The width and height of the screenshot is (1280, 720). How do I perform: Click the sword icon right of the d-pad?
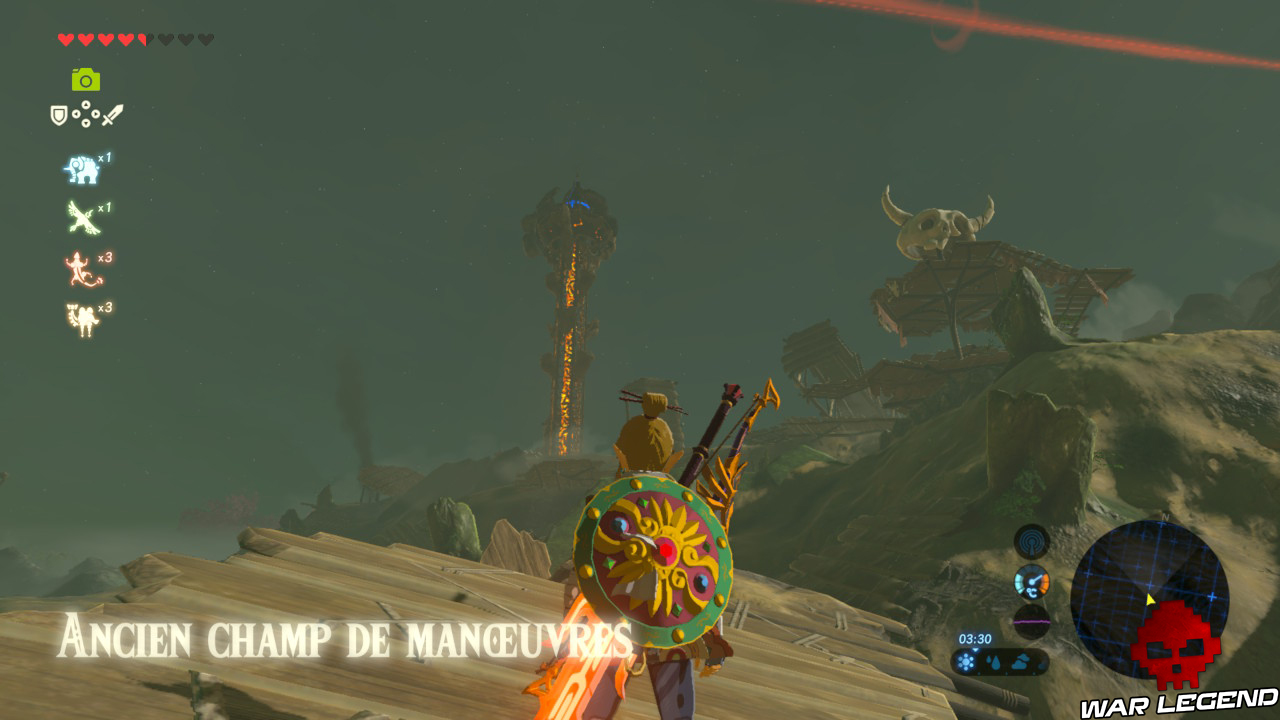click(x=114, y=115)
